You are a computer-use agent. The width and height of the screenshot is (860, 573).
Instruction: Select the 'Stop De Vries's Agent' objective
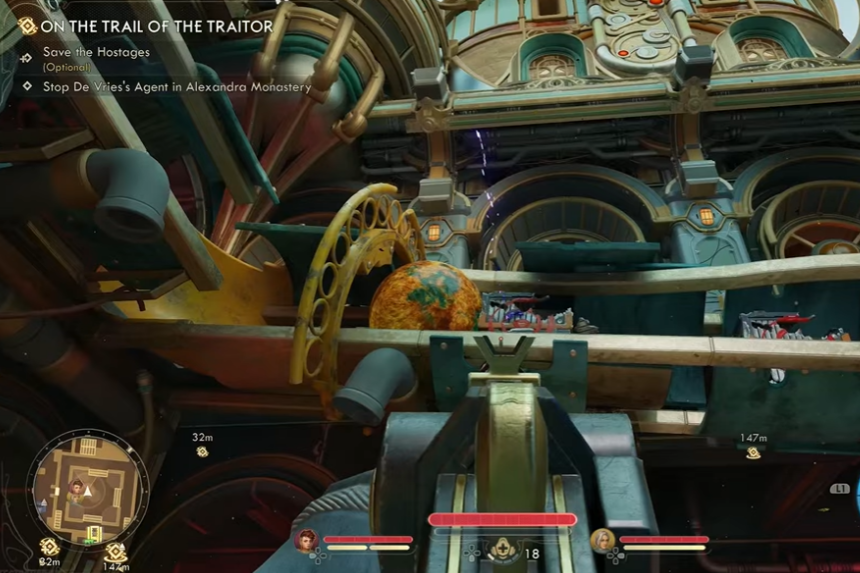176,87
